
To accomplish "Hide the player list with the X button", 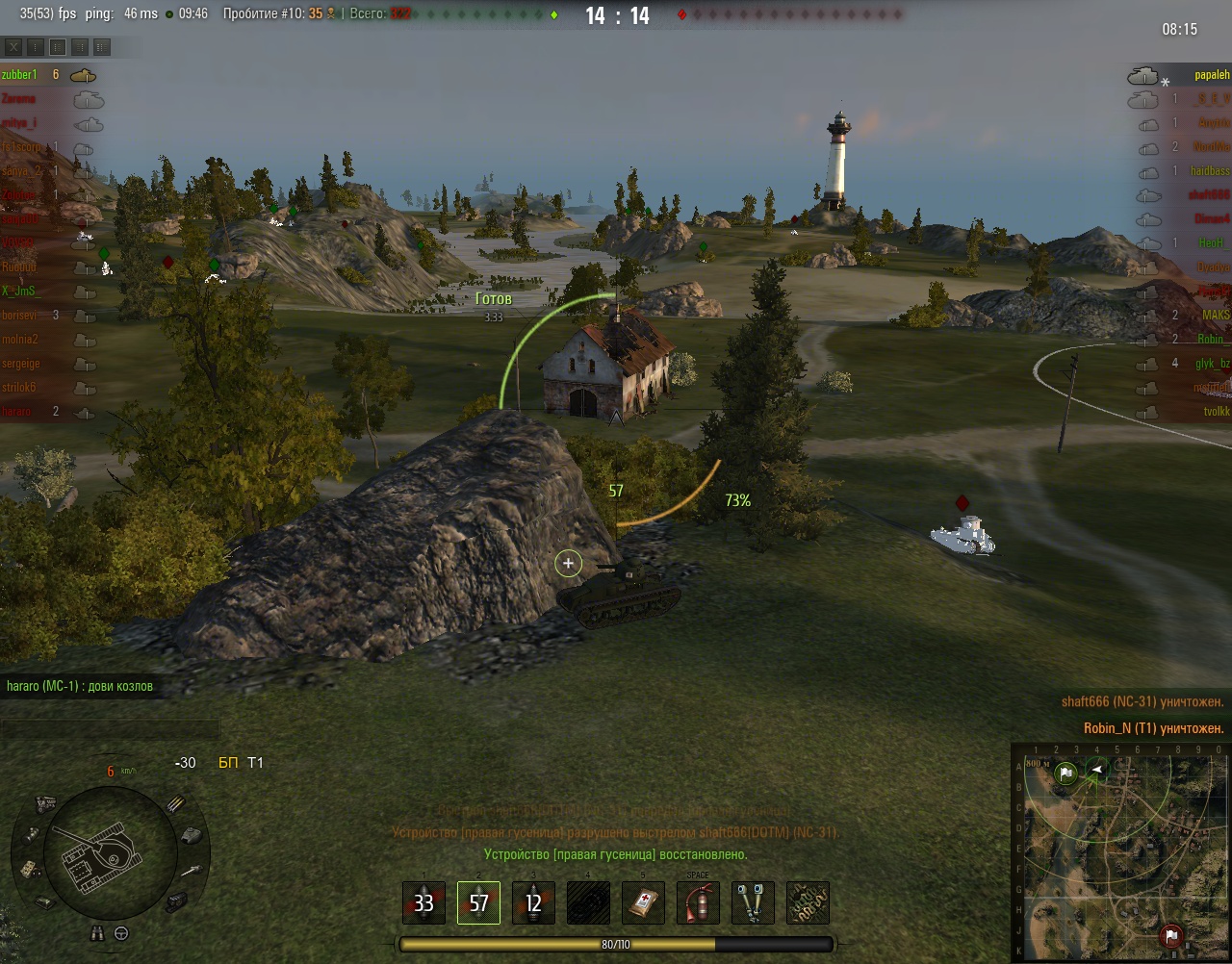I will [13, 46].
